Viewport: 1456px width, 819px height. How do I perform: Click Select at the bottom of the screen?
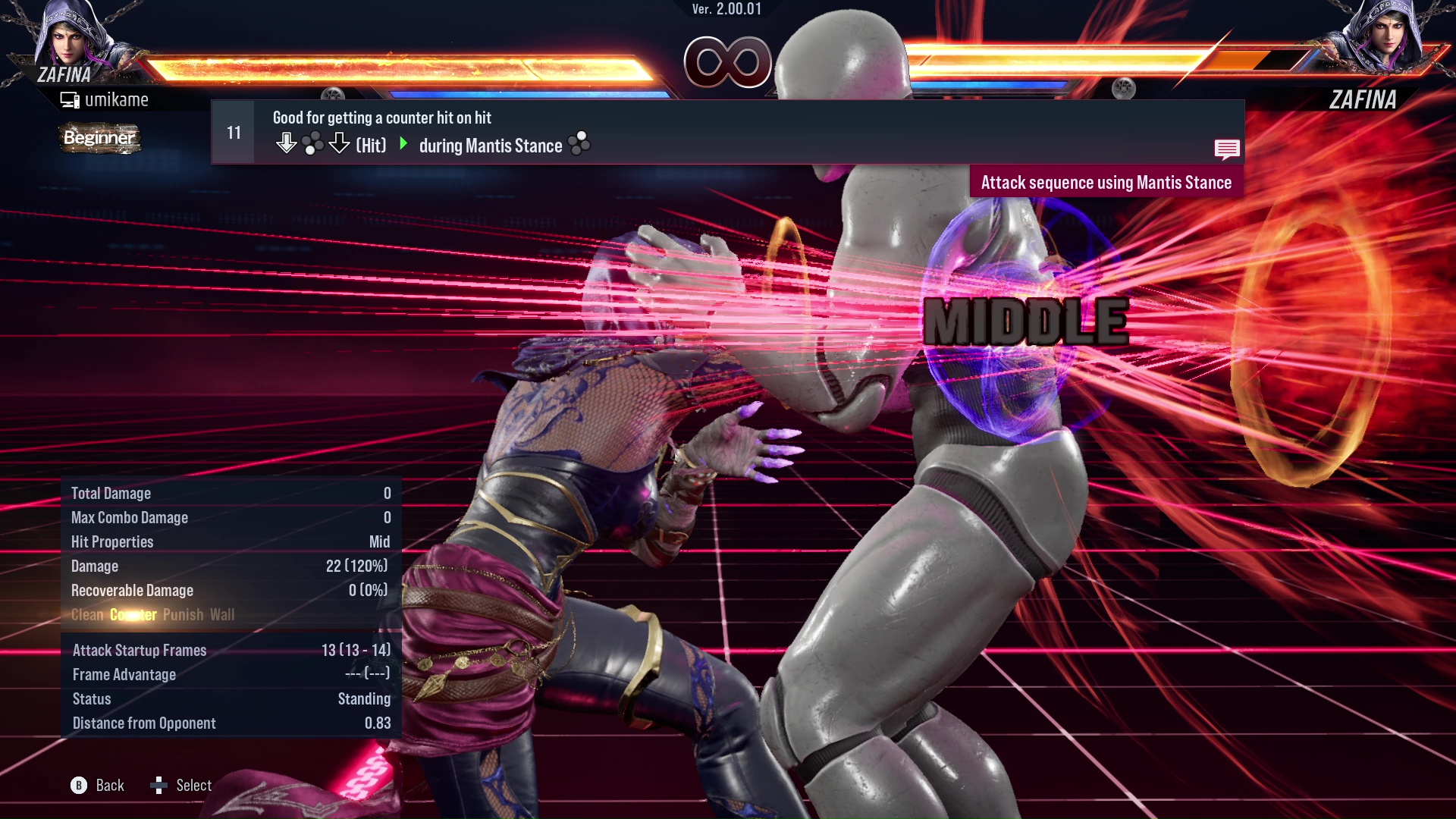click(194, 786)
